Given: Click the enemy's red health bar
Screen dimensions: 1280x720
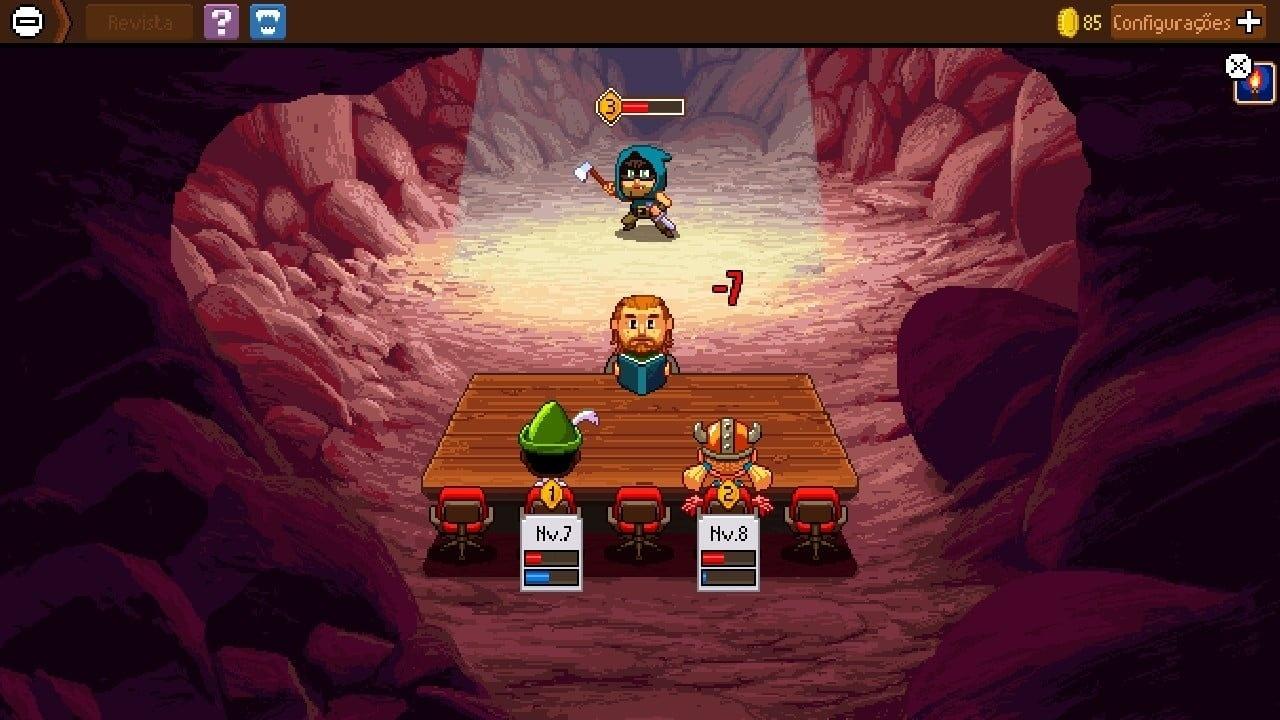Looking at the screenshot, I should (650, 104).
